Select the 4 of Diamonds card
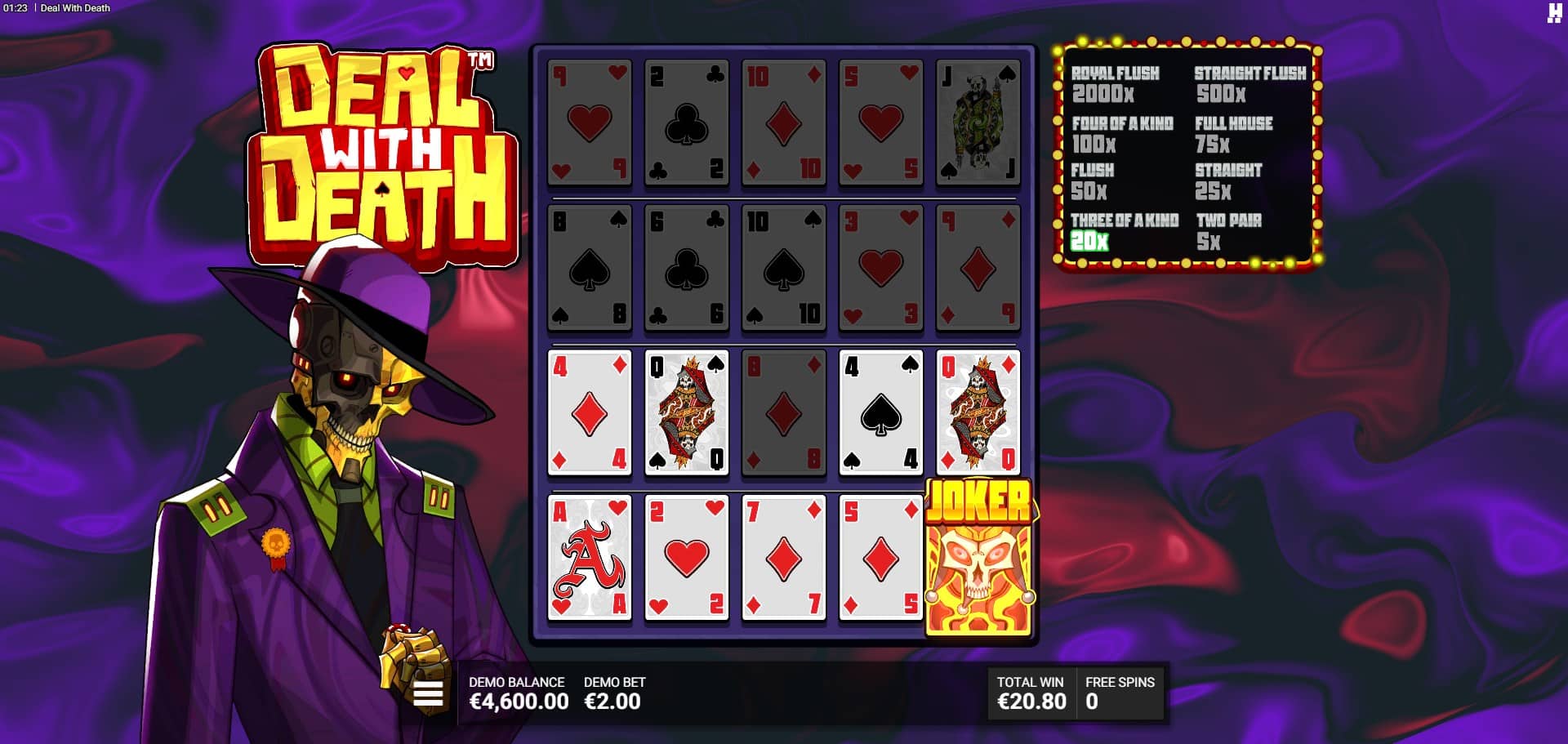Viewport: 1568px width, 744px height. pos(589,413)
